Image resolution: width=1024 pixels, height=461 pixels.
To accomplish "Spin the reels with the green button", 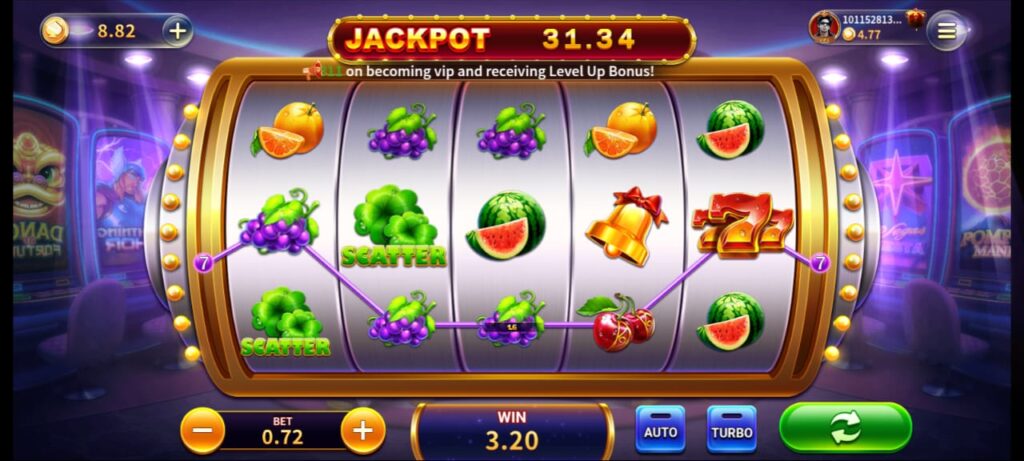I will click(x=845, y=428).
